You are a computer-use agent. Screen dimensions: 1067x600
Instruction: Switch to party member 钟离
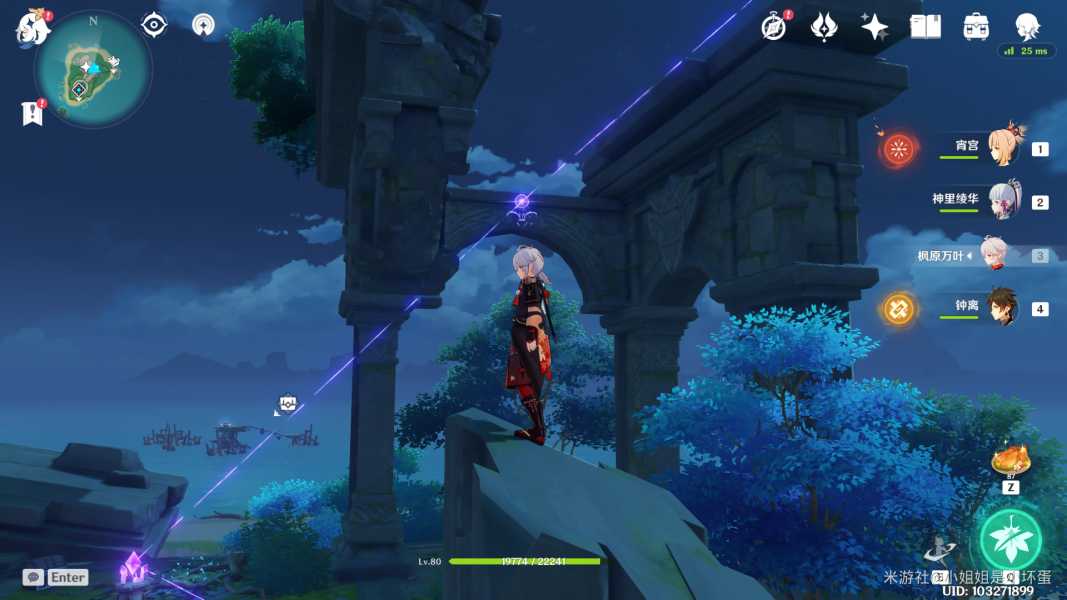point(1003,307)
